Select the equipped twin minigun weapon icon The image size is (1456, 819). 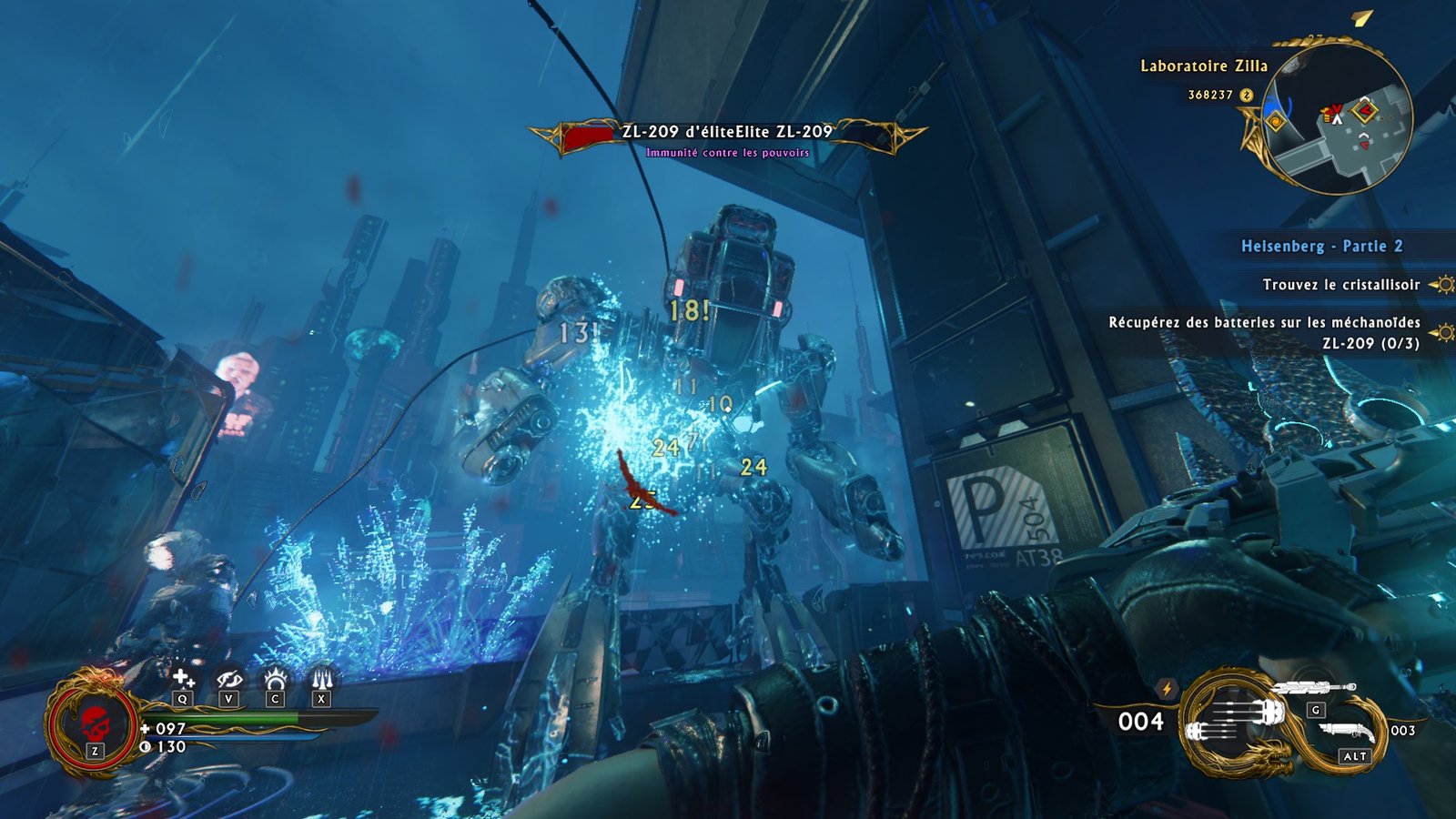(x=1236, y=719)
